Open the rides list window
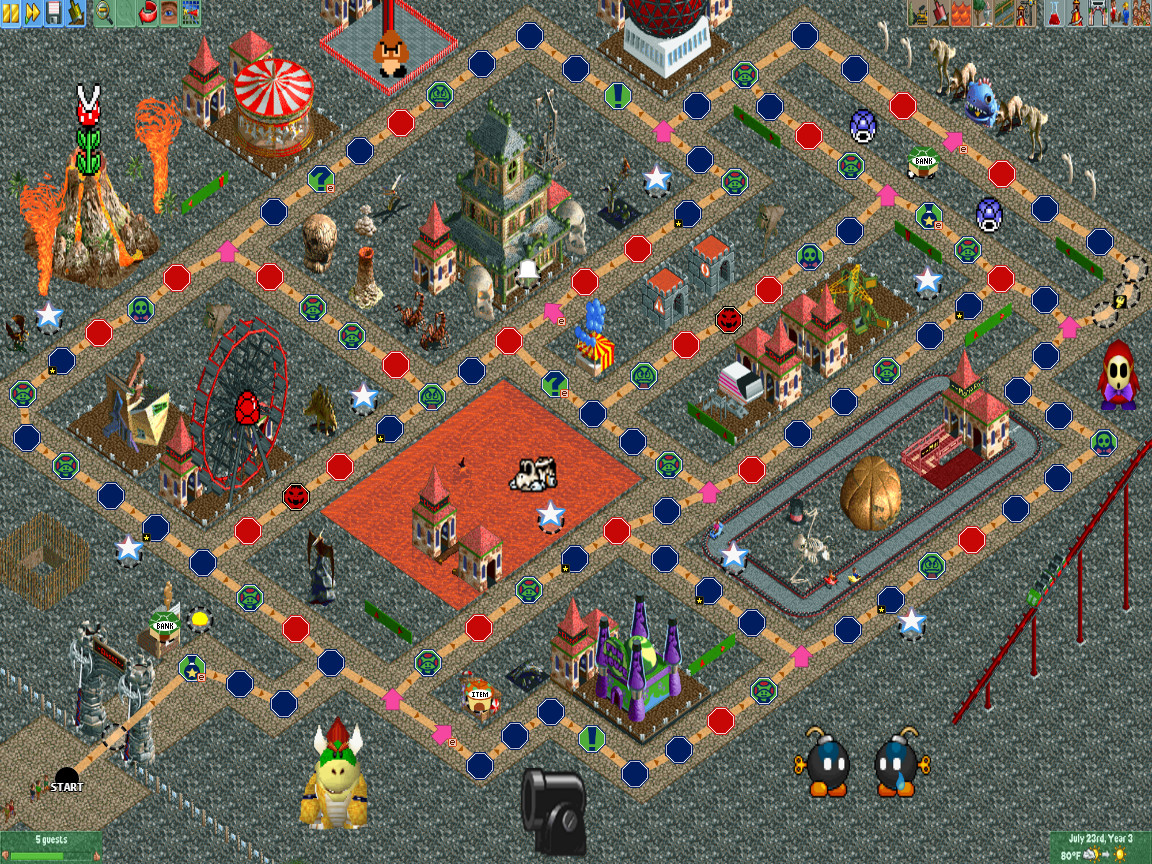Image resolution: width=1152 pixels, height=864 pixels. pos(1076,13)
